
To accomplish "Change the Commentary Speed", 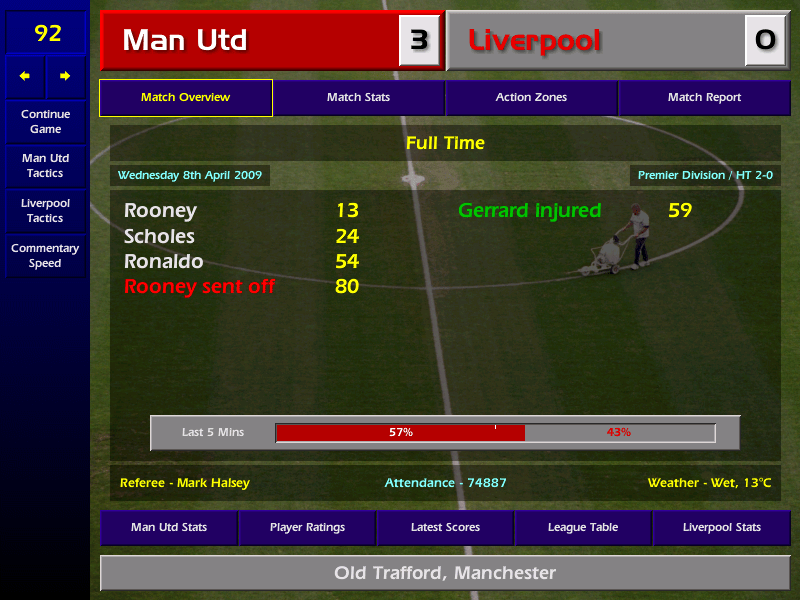I will 45,256.
